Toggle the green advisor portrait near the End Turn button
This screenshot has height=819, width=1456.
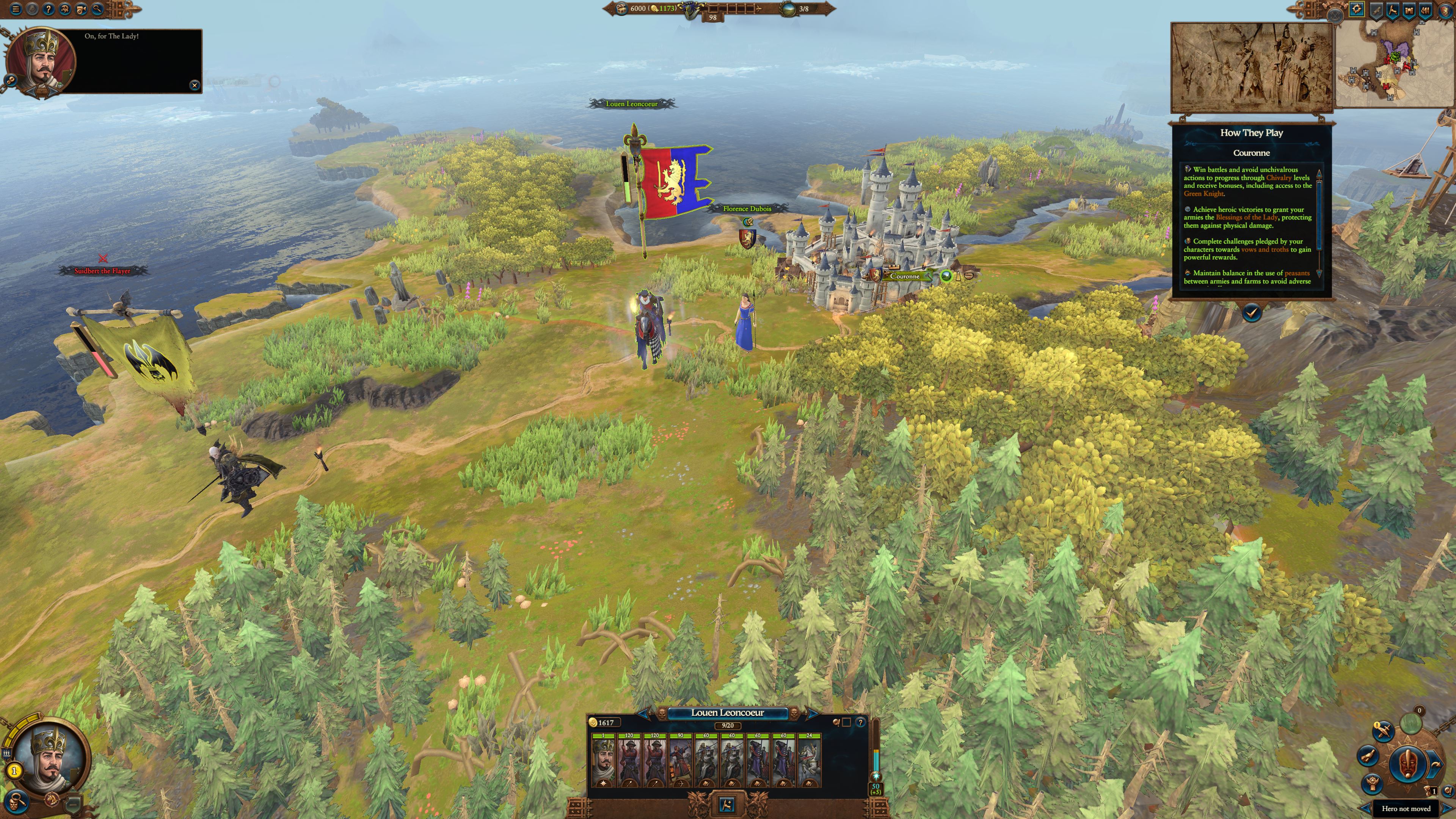[x=1411, y=723]
